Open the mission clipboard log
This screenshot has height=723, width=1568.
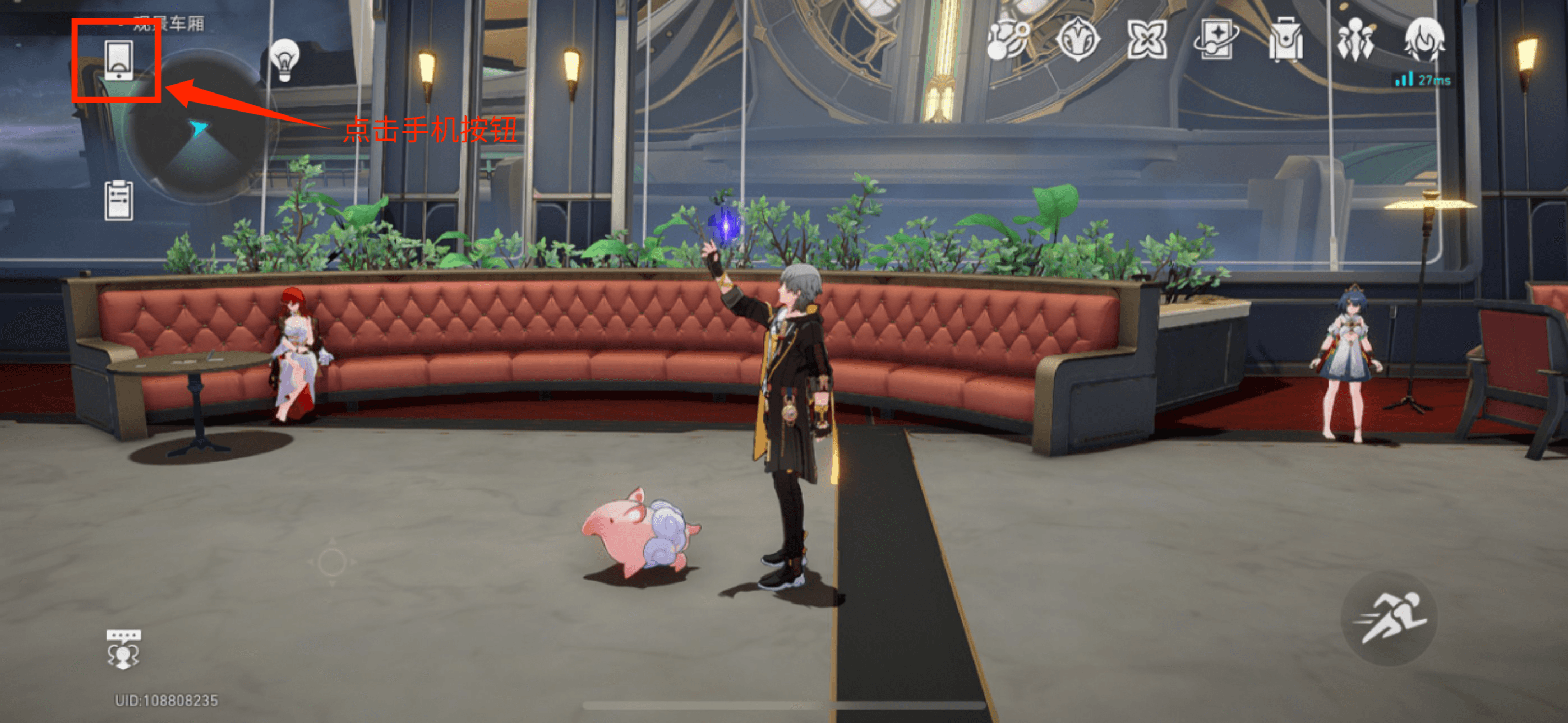coord(119,200)
